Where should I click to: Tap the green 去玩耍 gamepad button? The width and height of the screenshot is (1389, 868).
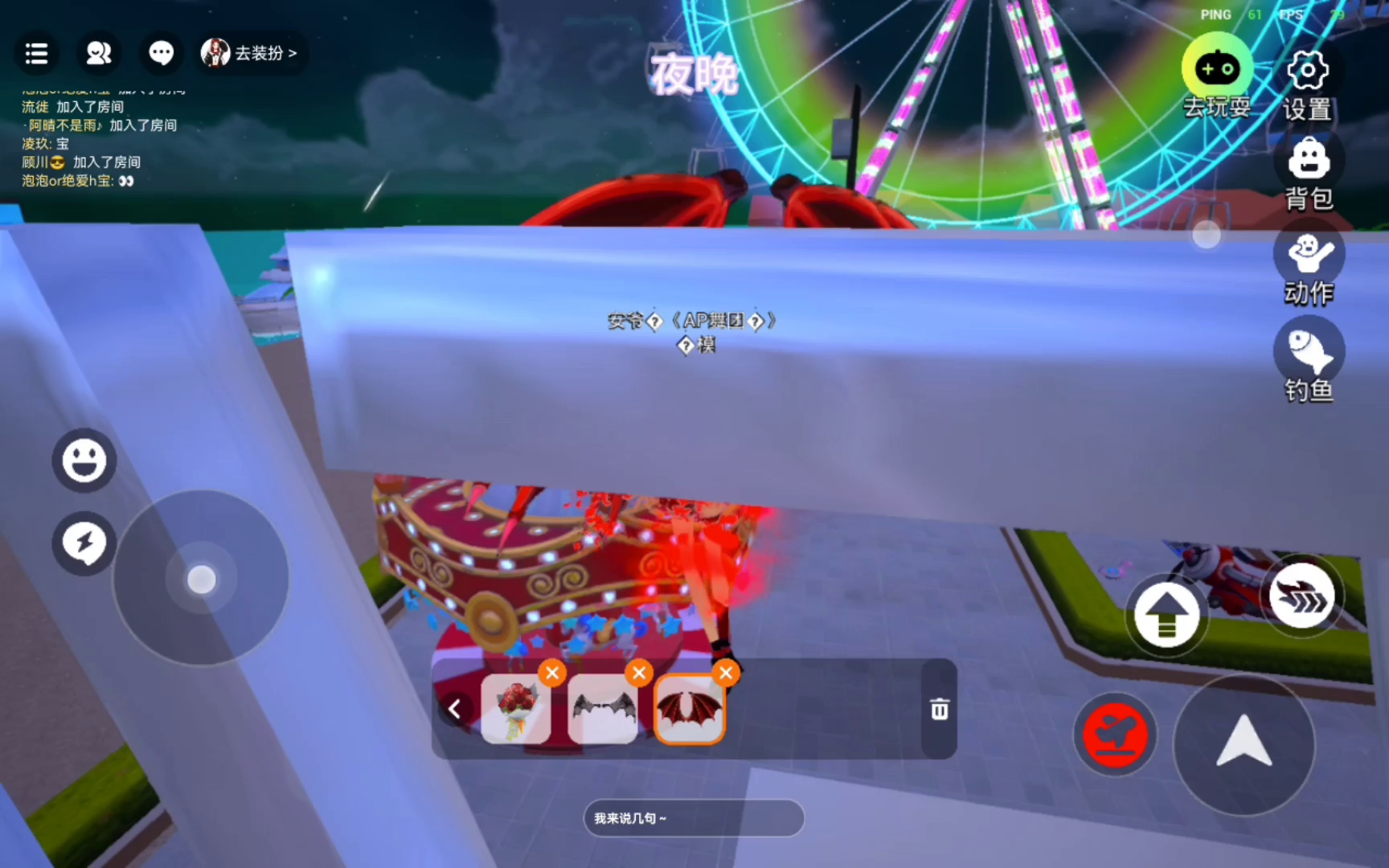(1217, 71)
